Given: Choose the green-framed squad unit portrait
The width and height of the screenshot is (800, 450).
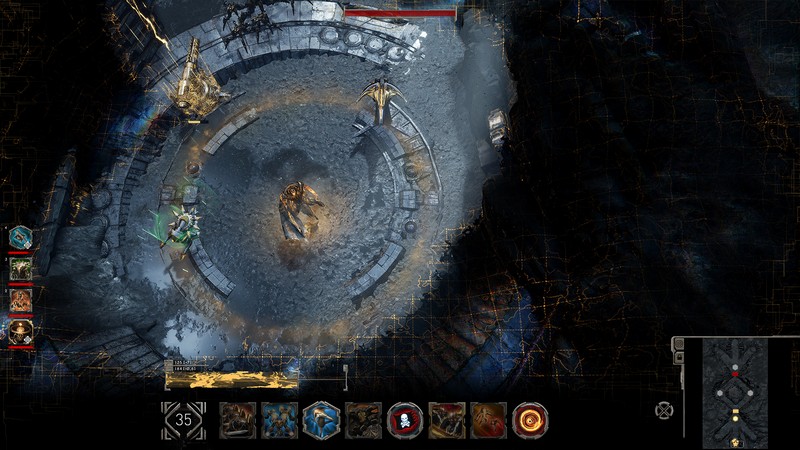Looking at the screenshot, I should click(x=21, y=268).
